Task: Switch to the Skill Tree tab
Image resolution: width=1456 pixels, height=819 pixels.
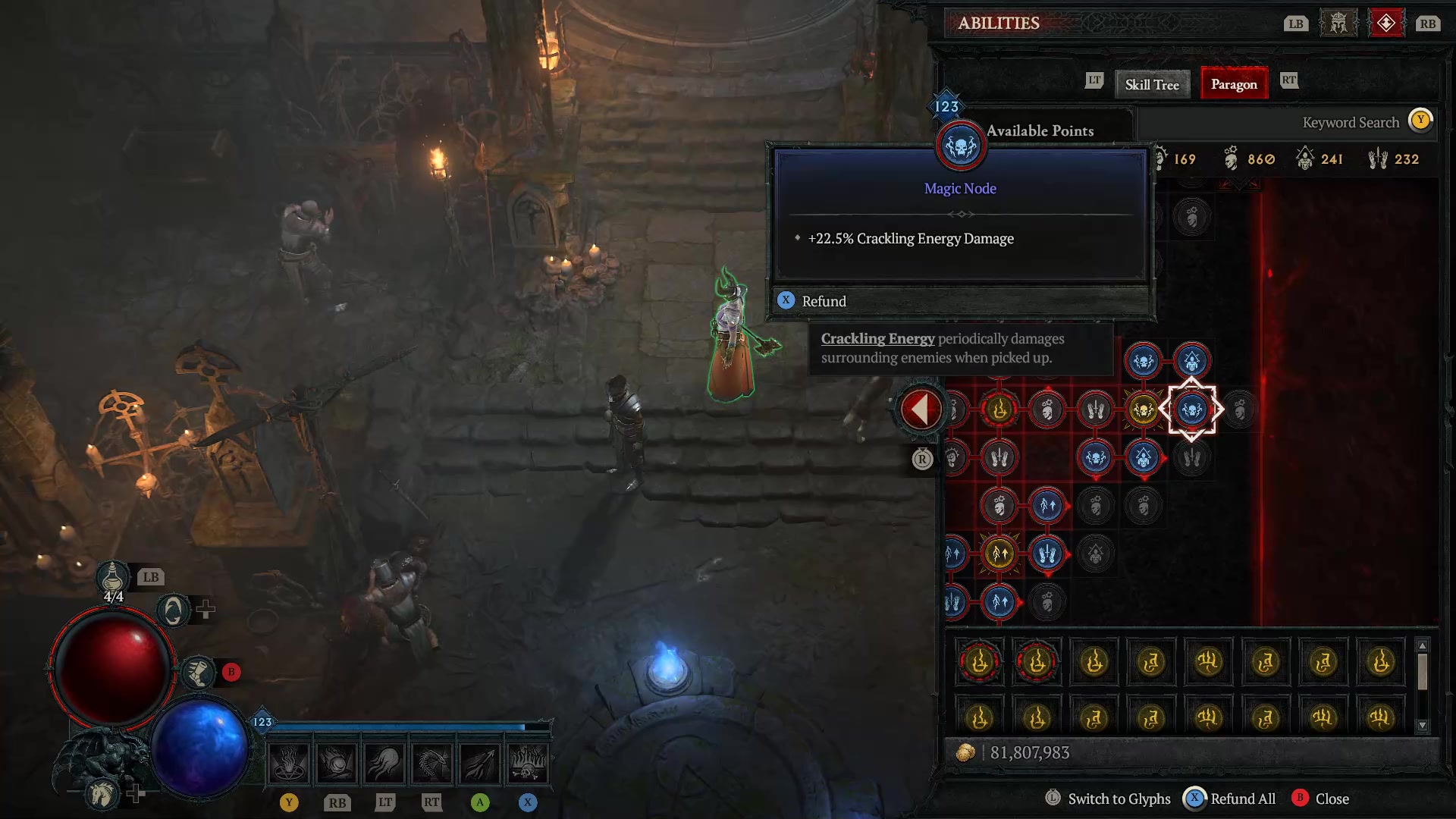Action: pyautogui.click(x=1152, y=84)
